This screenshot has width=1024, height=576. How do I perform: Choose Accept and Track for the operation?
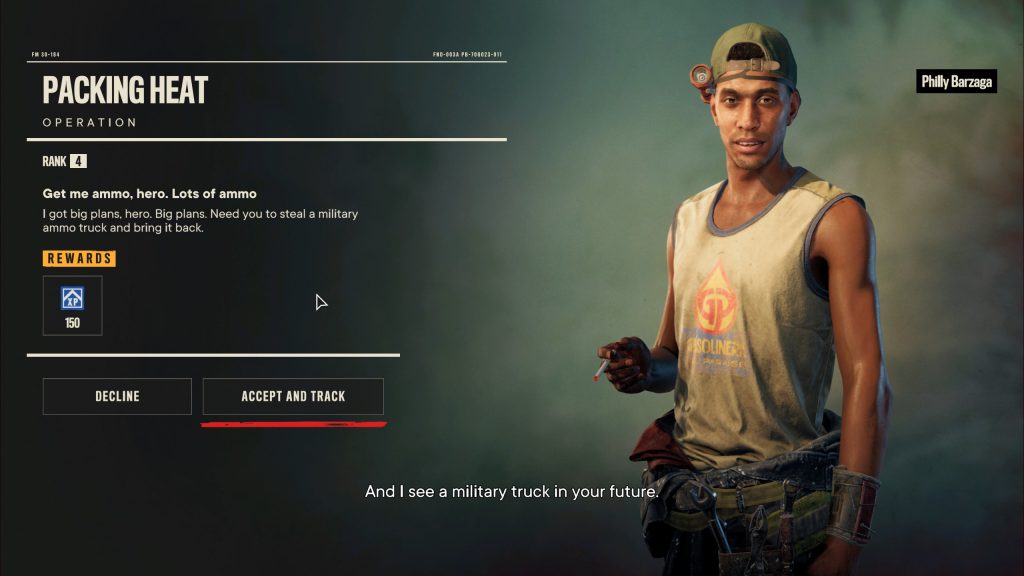[x=293, y=396]
